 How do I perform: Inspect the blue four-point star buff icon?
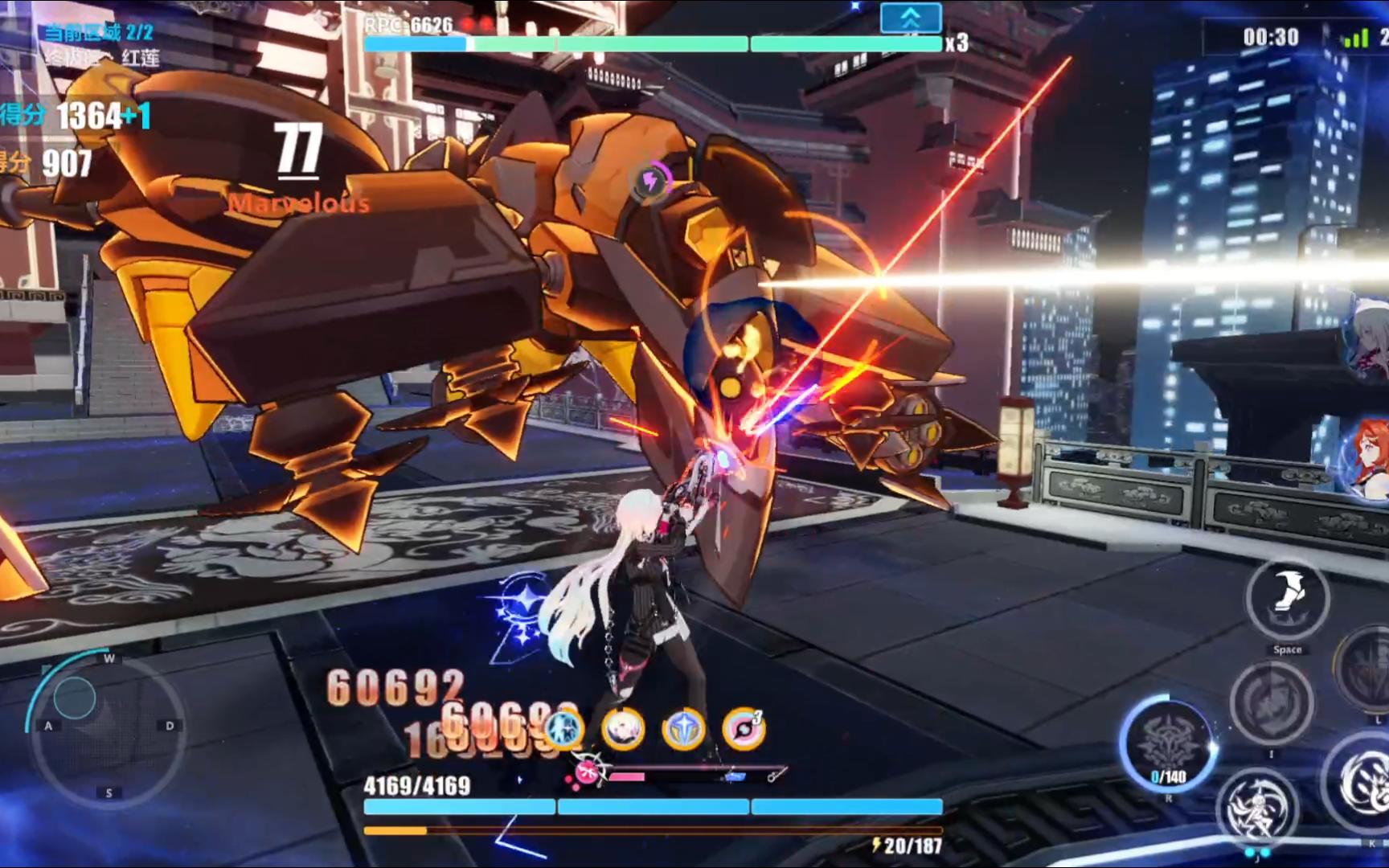[x=683, y=729]
